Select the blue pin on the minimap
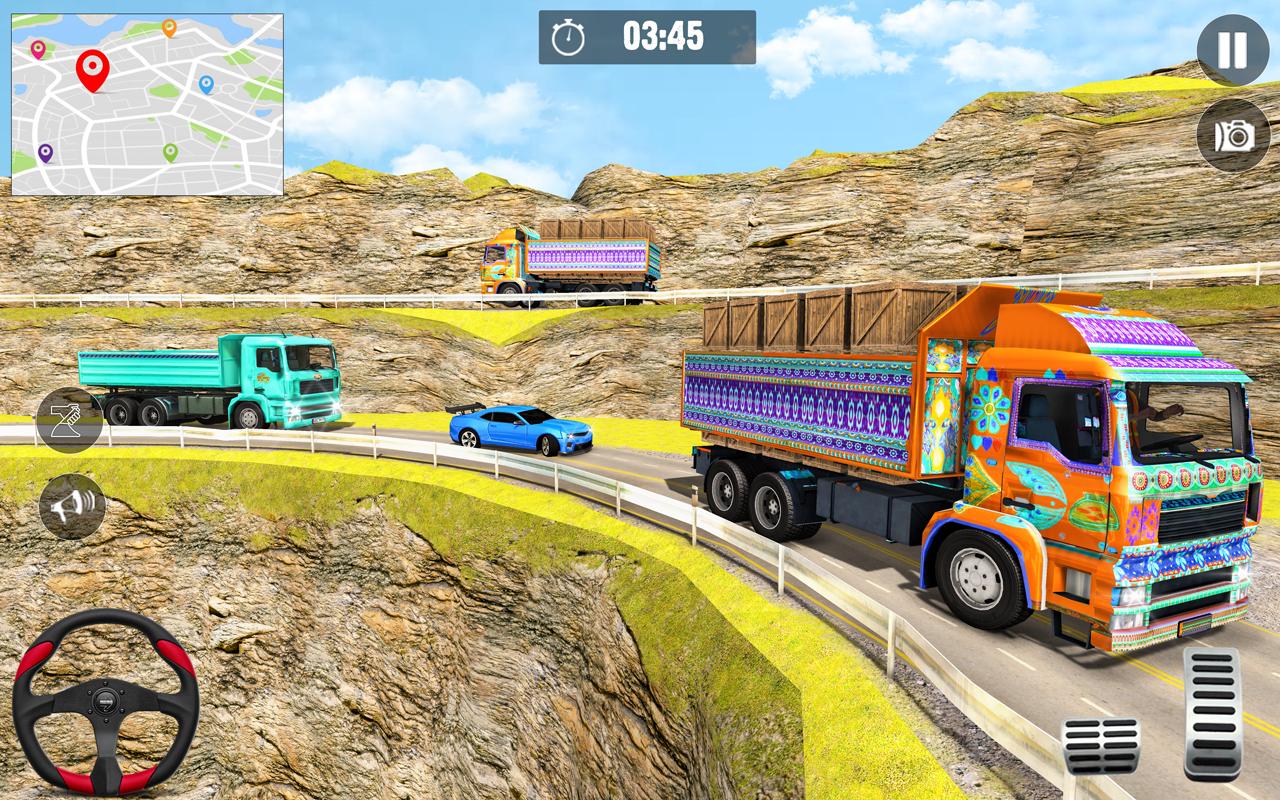 coord(206,84)
